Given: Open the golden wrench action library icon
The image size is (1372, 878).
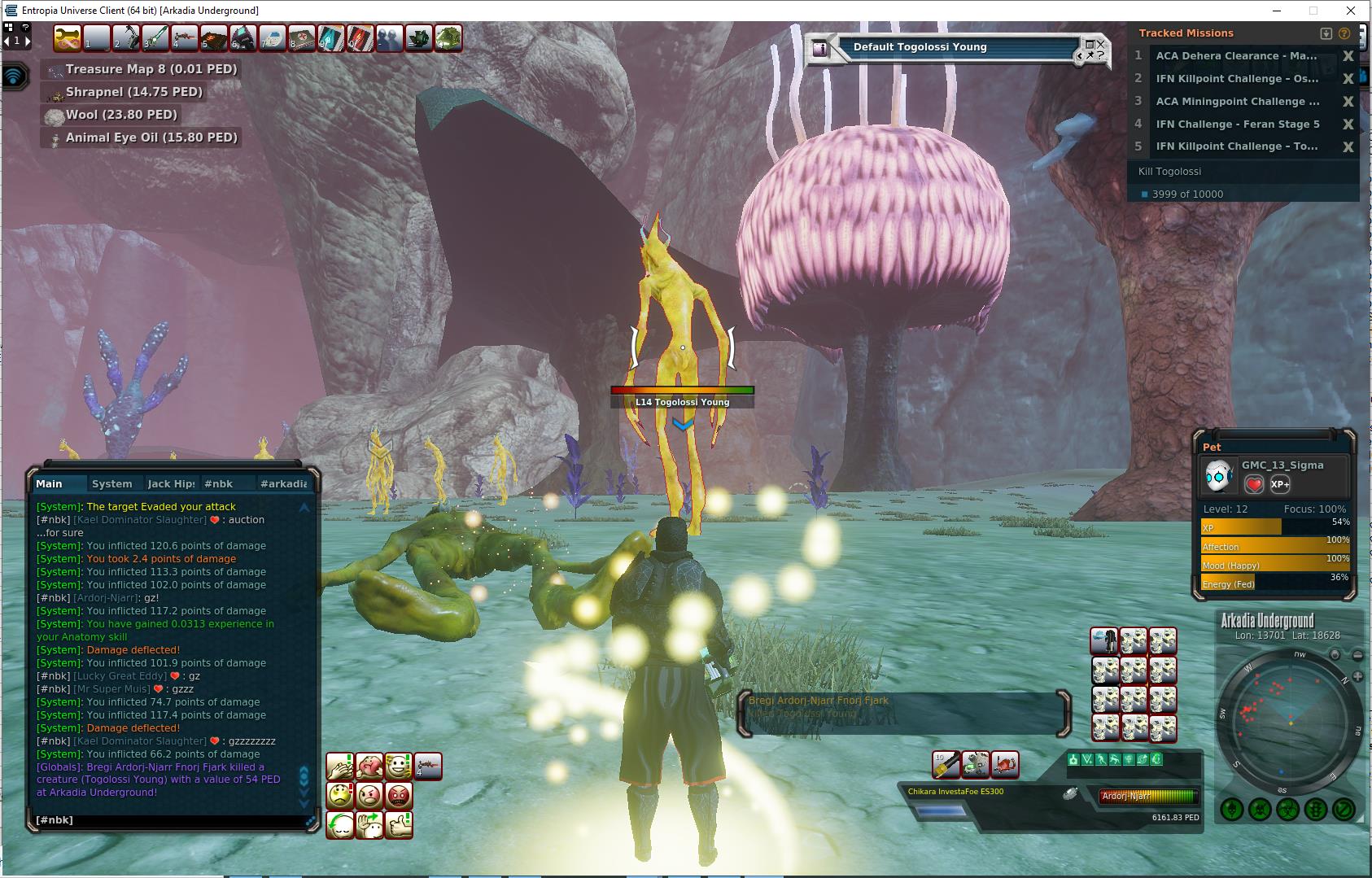Looking at the screenshot, I should point(67,38).
